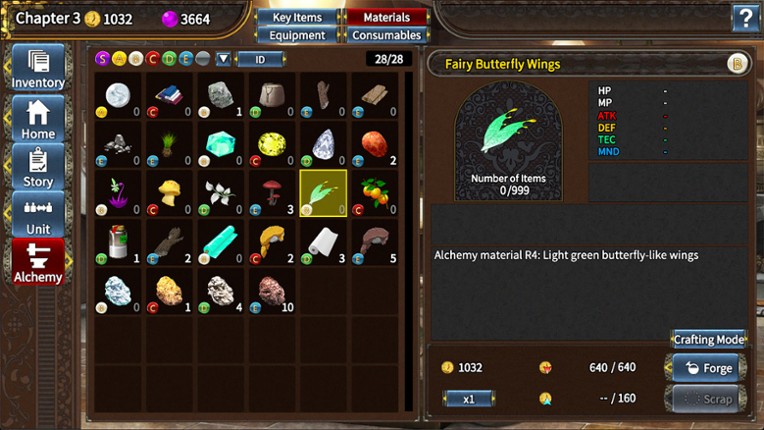Pick the orange fruit branch material
This screenshot has width=764, height=430.
click(376, 193)
